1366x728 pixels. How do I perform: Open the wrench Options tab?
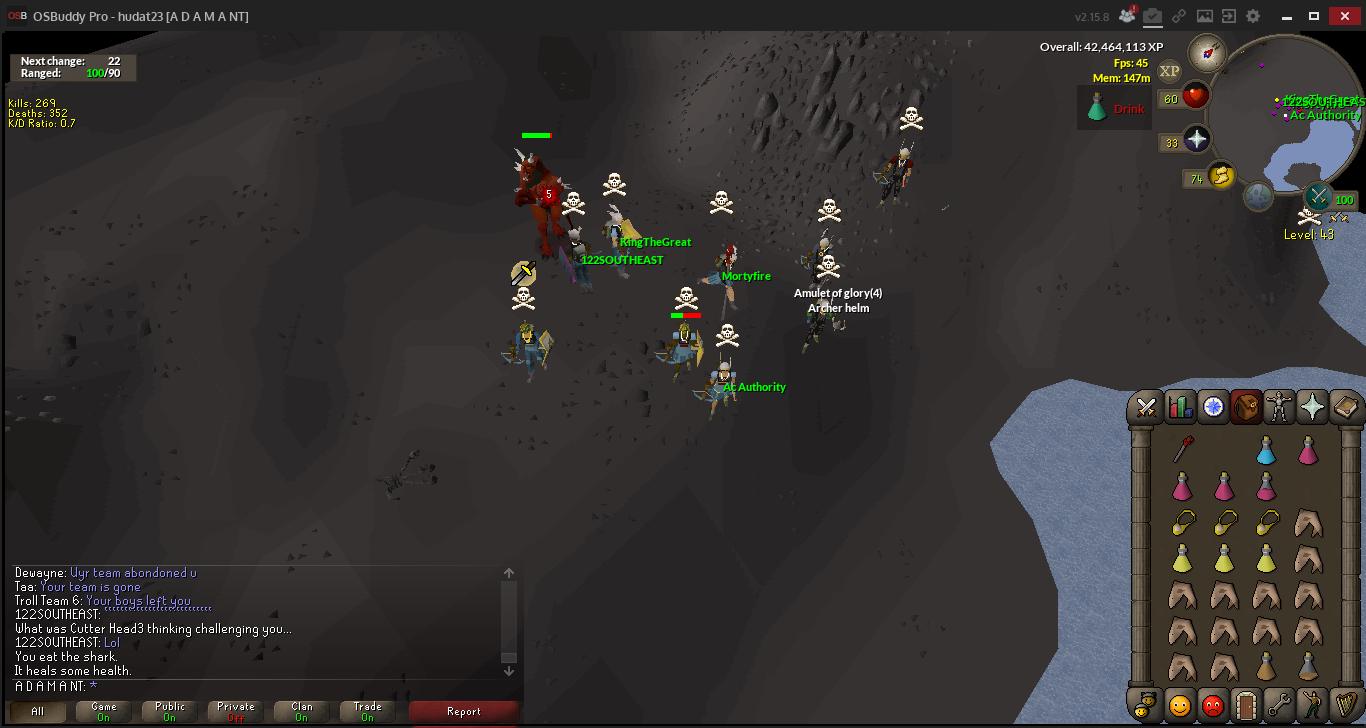pyautogui.click(x=1279, y=705)
